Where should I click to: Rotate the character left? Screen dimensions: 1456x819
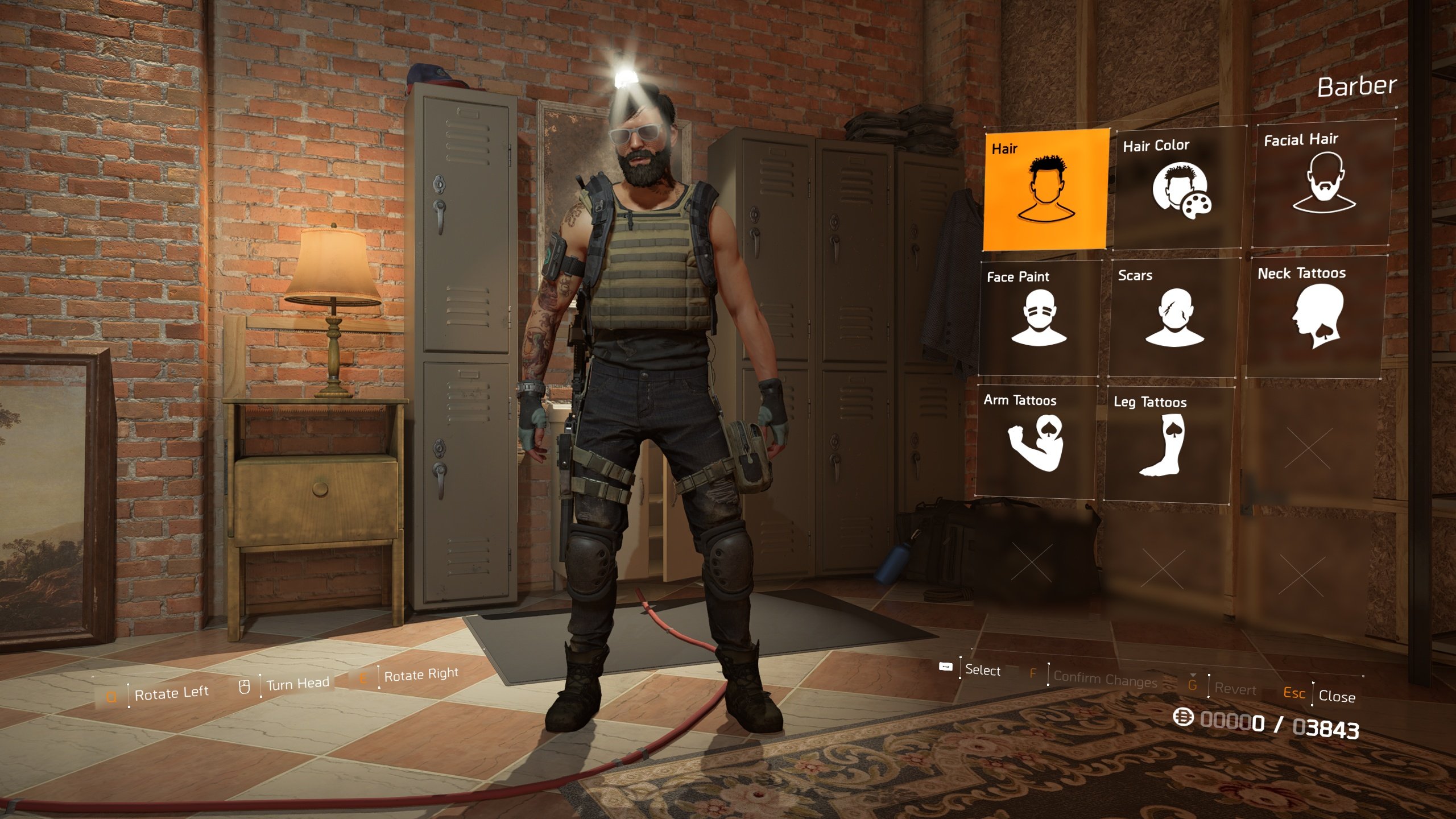click(x=171, y=693)
